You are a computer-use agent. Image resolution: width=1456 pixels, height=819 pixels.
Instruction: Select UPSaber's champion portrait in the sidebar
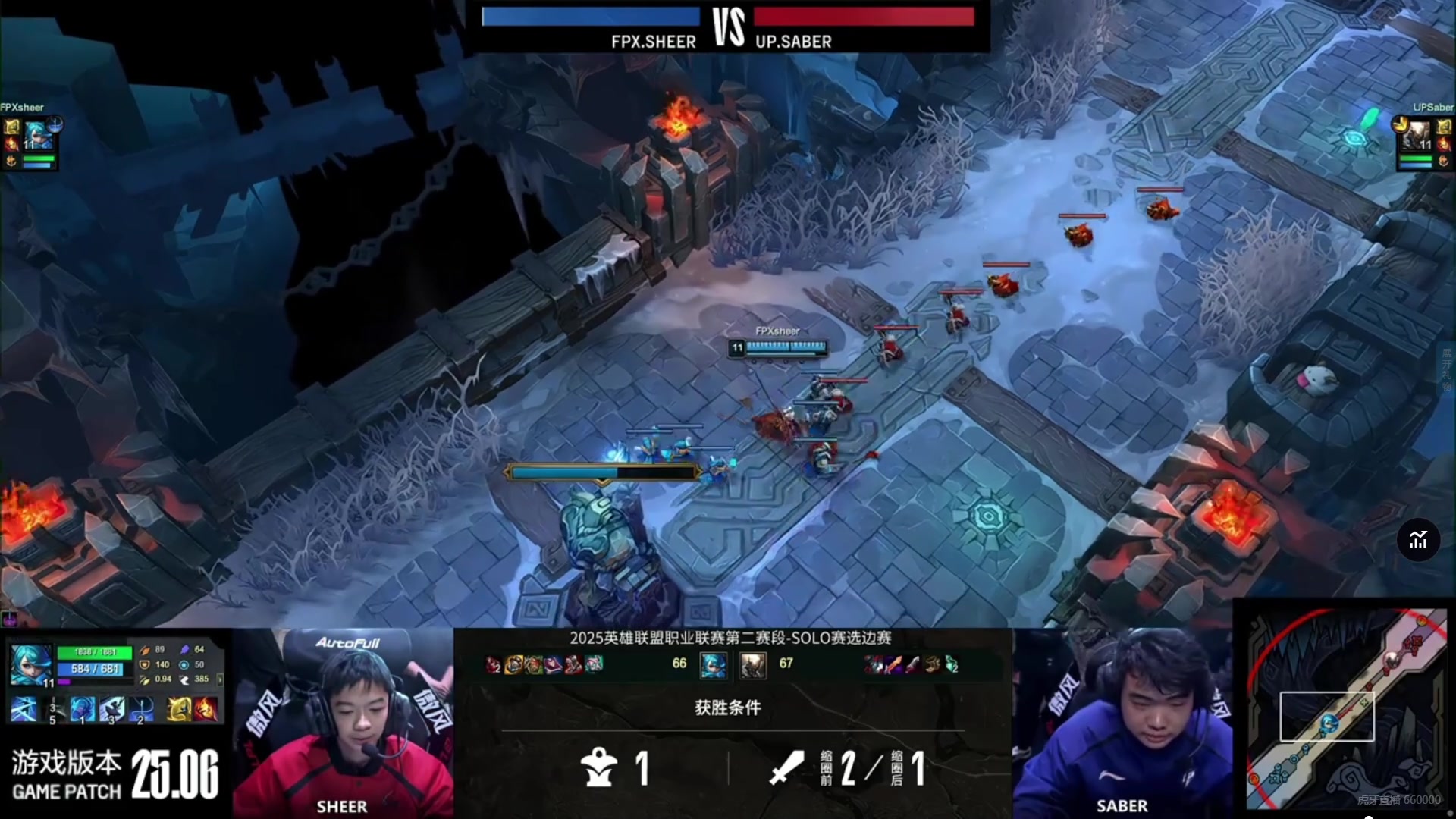(x=1415, y=136)
